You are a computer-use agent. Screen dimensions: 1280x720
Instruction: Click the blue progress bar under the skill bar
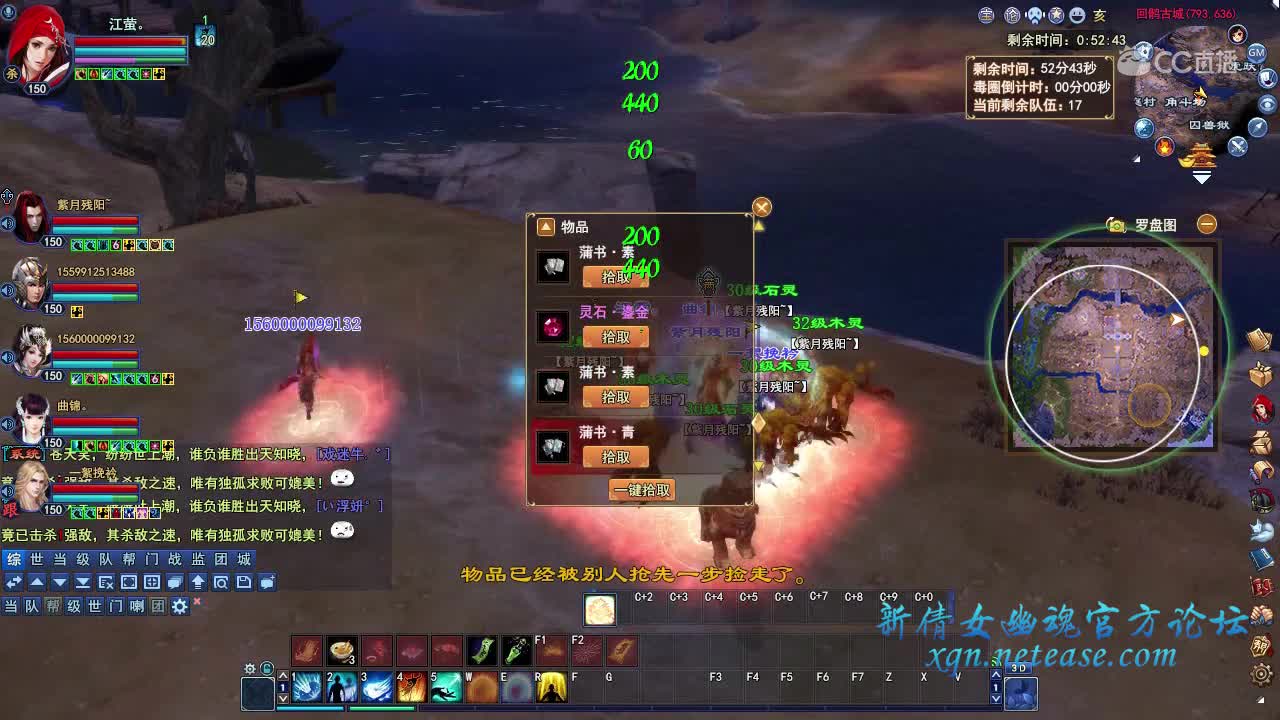click(310, 707)
